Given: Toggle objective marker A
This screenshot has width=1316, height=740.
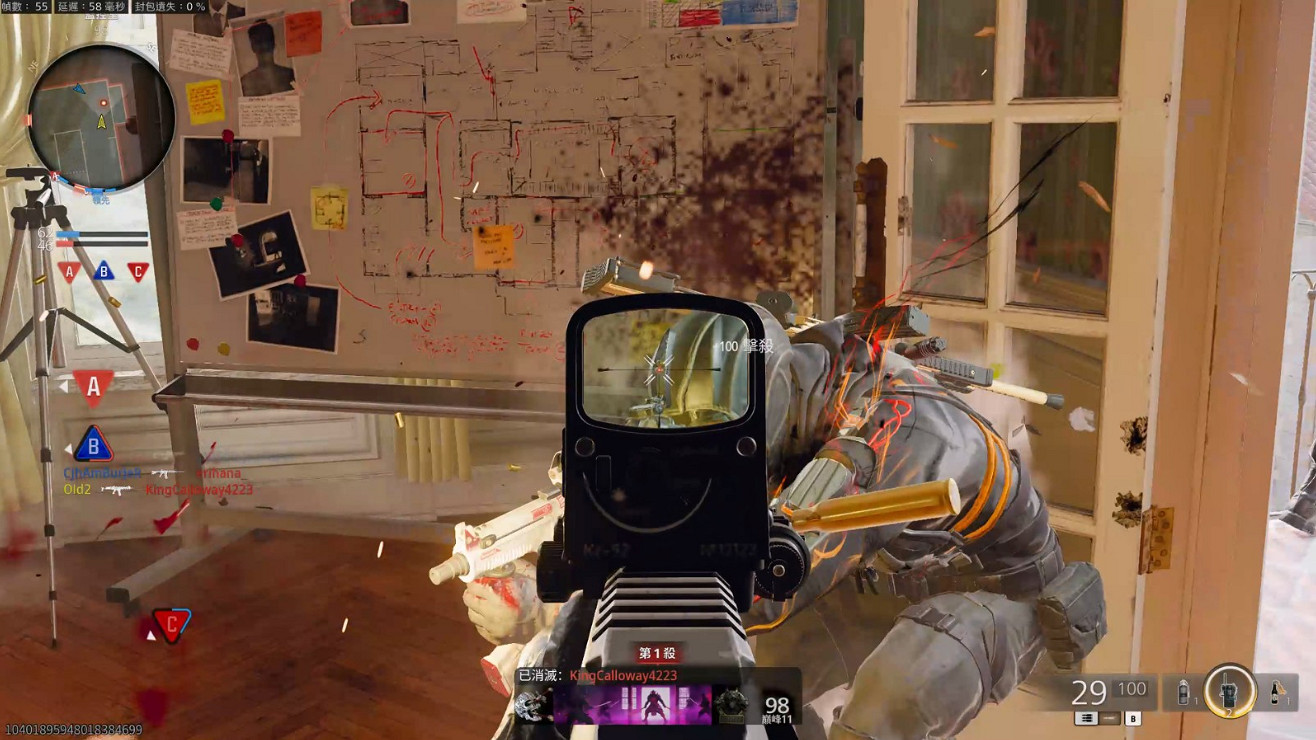Looking at the screenshot, I should point(69,271).
